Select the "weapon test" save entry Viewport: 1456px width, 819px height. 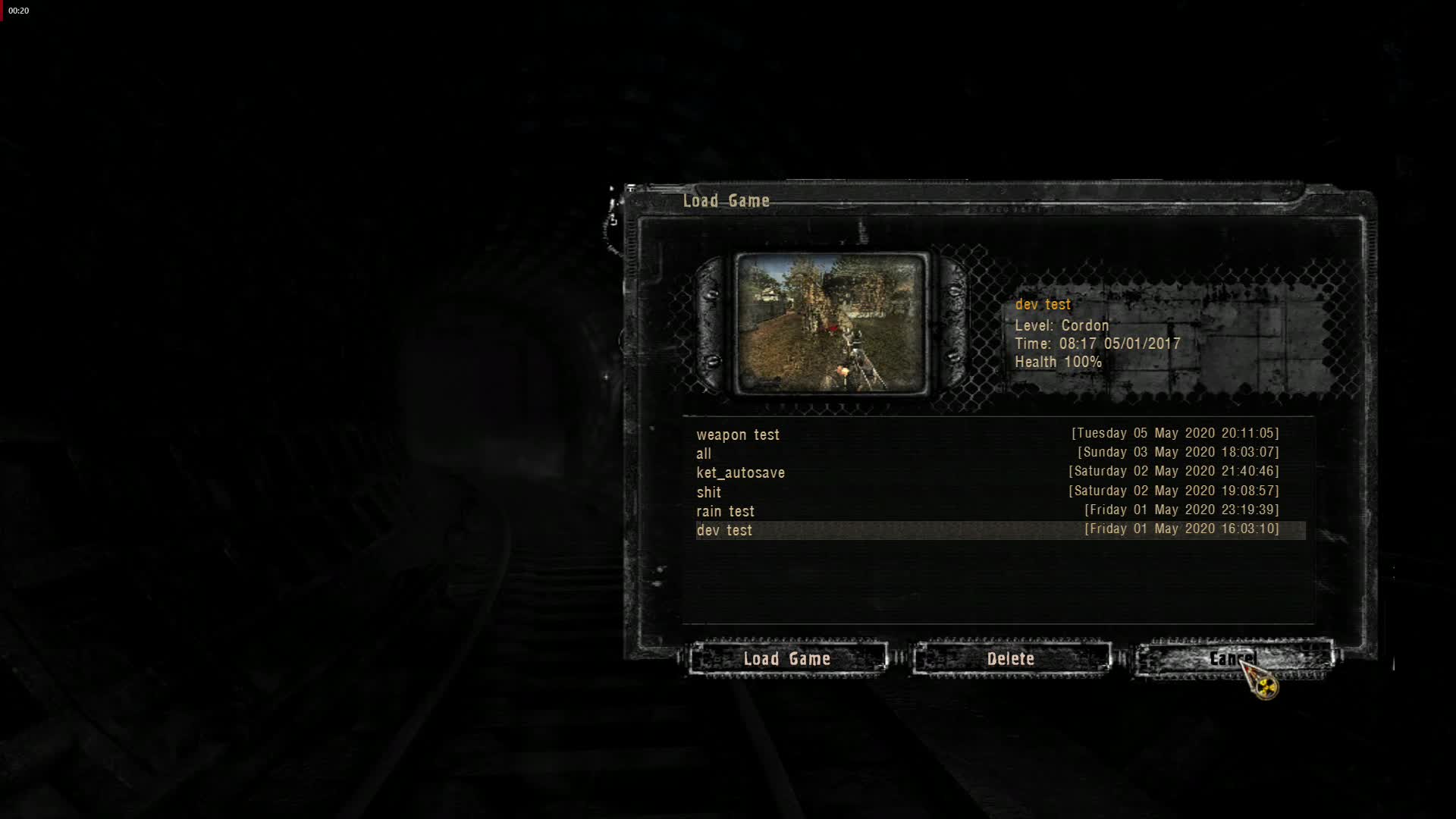click(x=738, y=435)
